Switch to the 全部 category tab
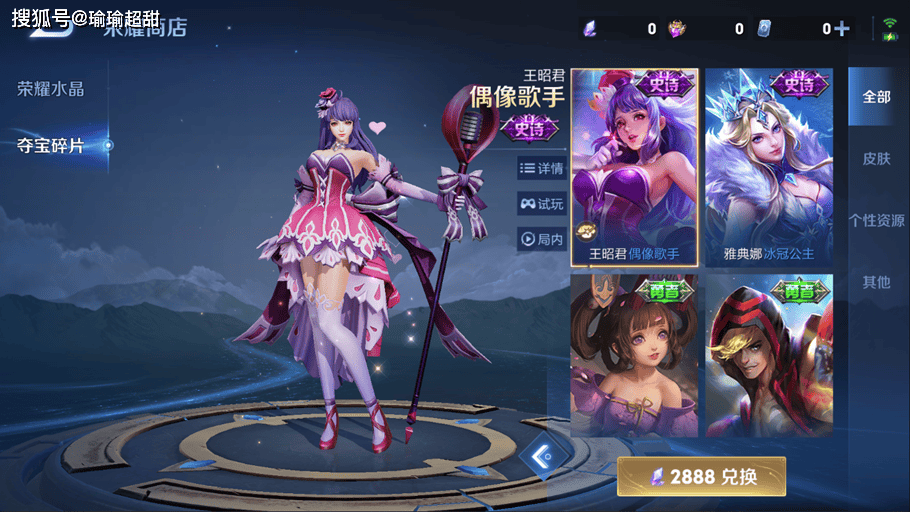Screen dimensions: 910x512 (x=876, y=97)
